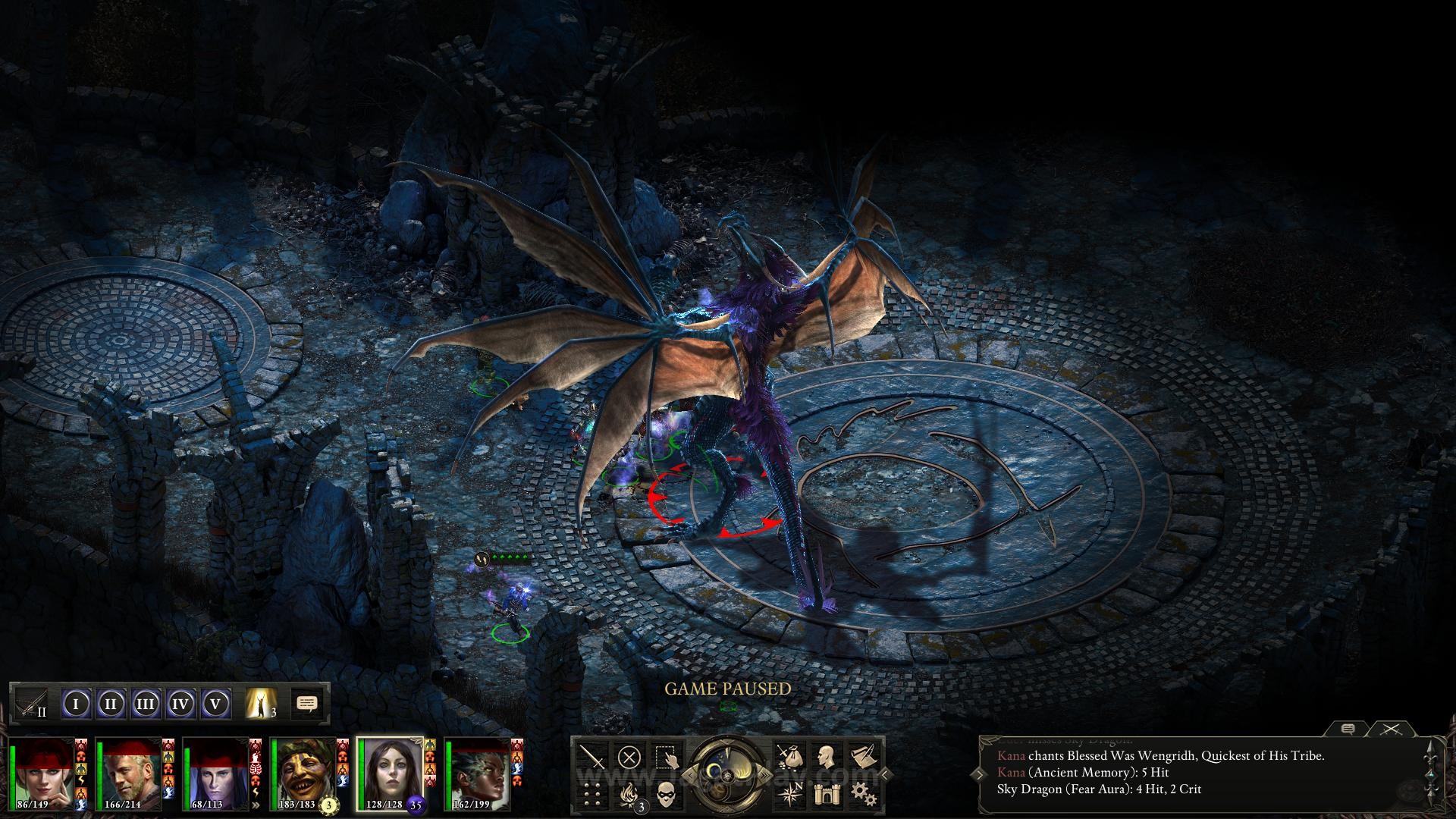Screen dimensions: 1456x819
Task: Toggle weapon set II crossbow slot
Action: point(30,703)
